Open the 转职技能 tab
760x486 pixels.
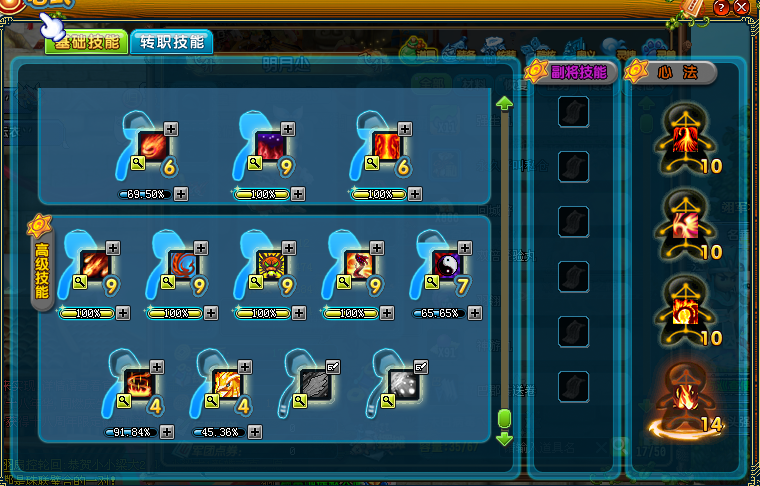pos(171,41)
